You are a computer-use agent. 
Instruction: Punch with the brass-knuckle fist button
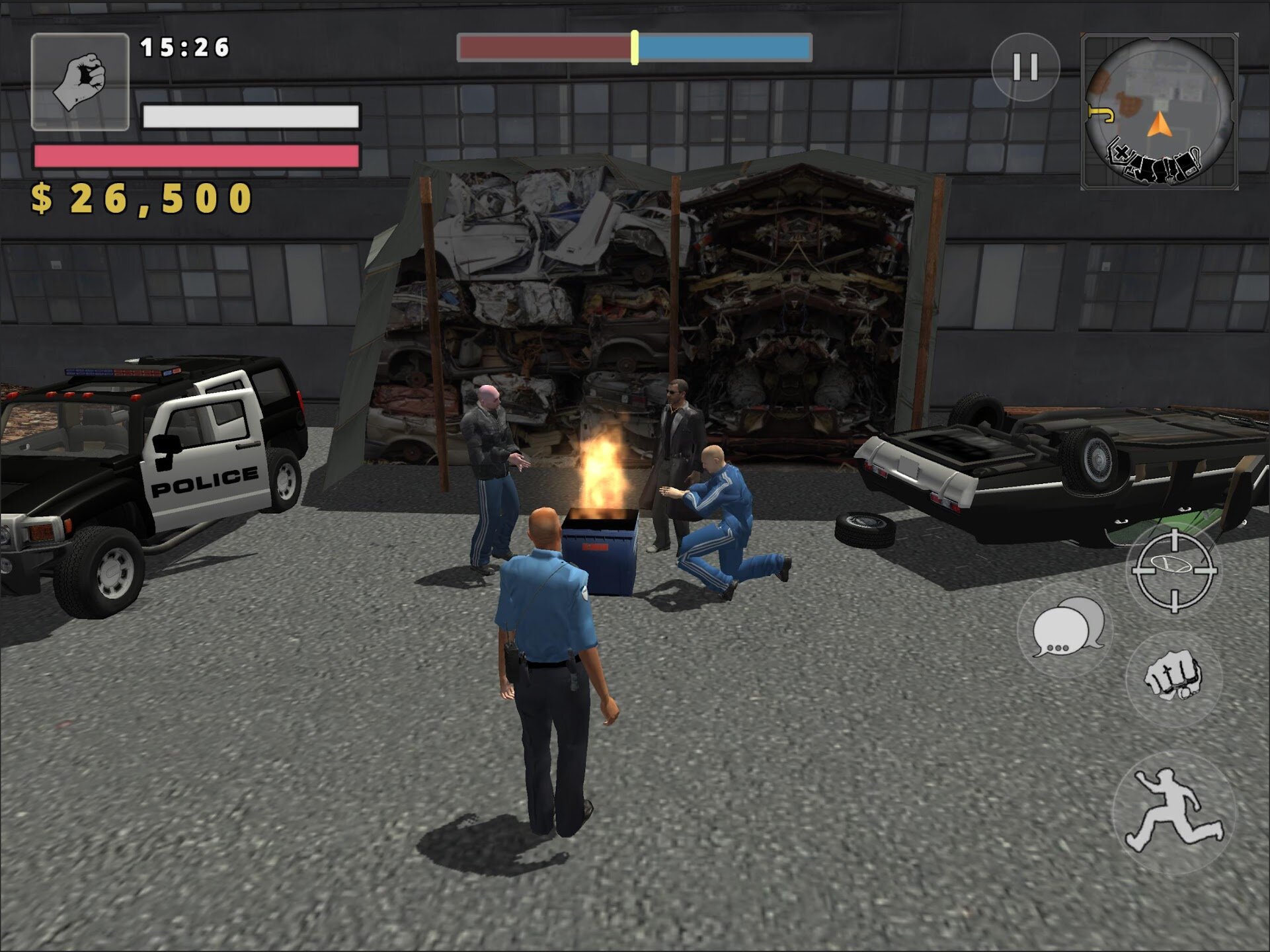pos(1173,677)
